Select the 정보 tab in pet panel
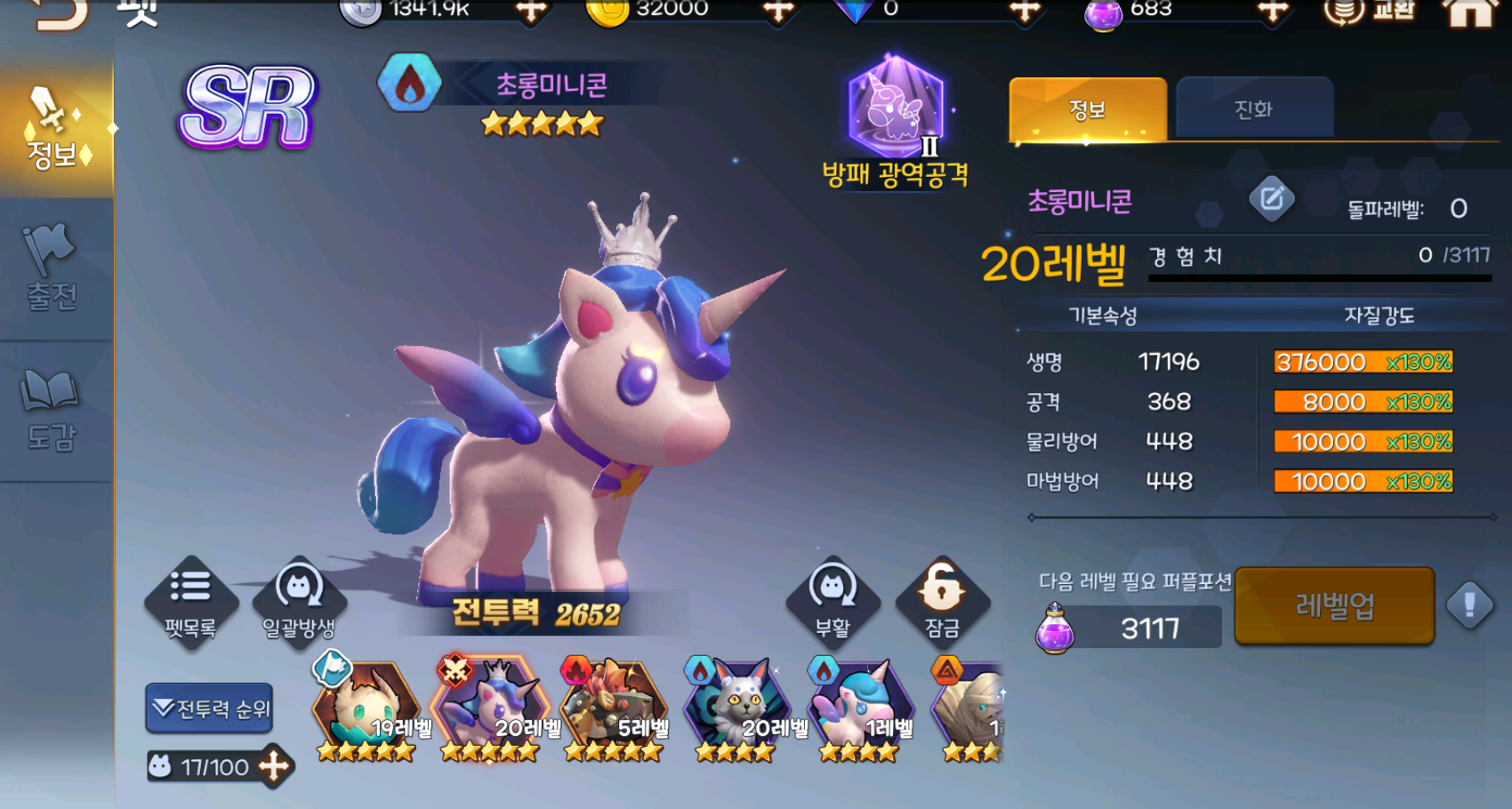1512x809 pixels. coord(1087,109)
